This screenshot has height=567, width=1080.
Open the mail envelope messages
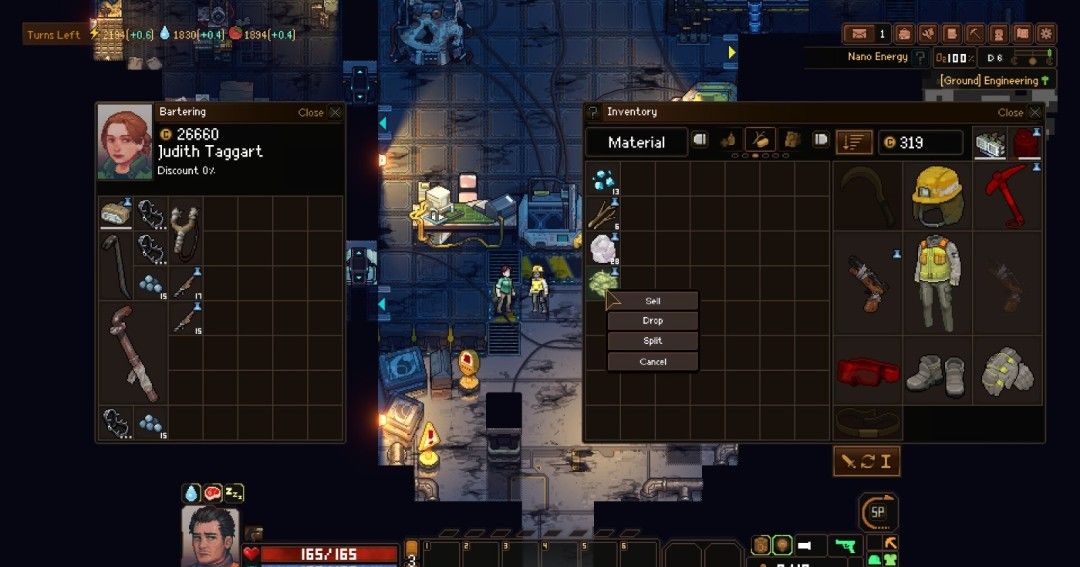tap(860, 35)
